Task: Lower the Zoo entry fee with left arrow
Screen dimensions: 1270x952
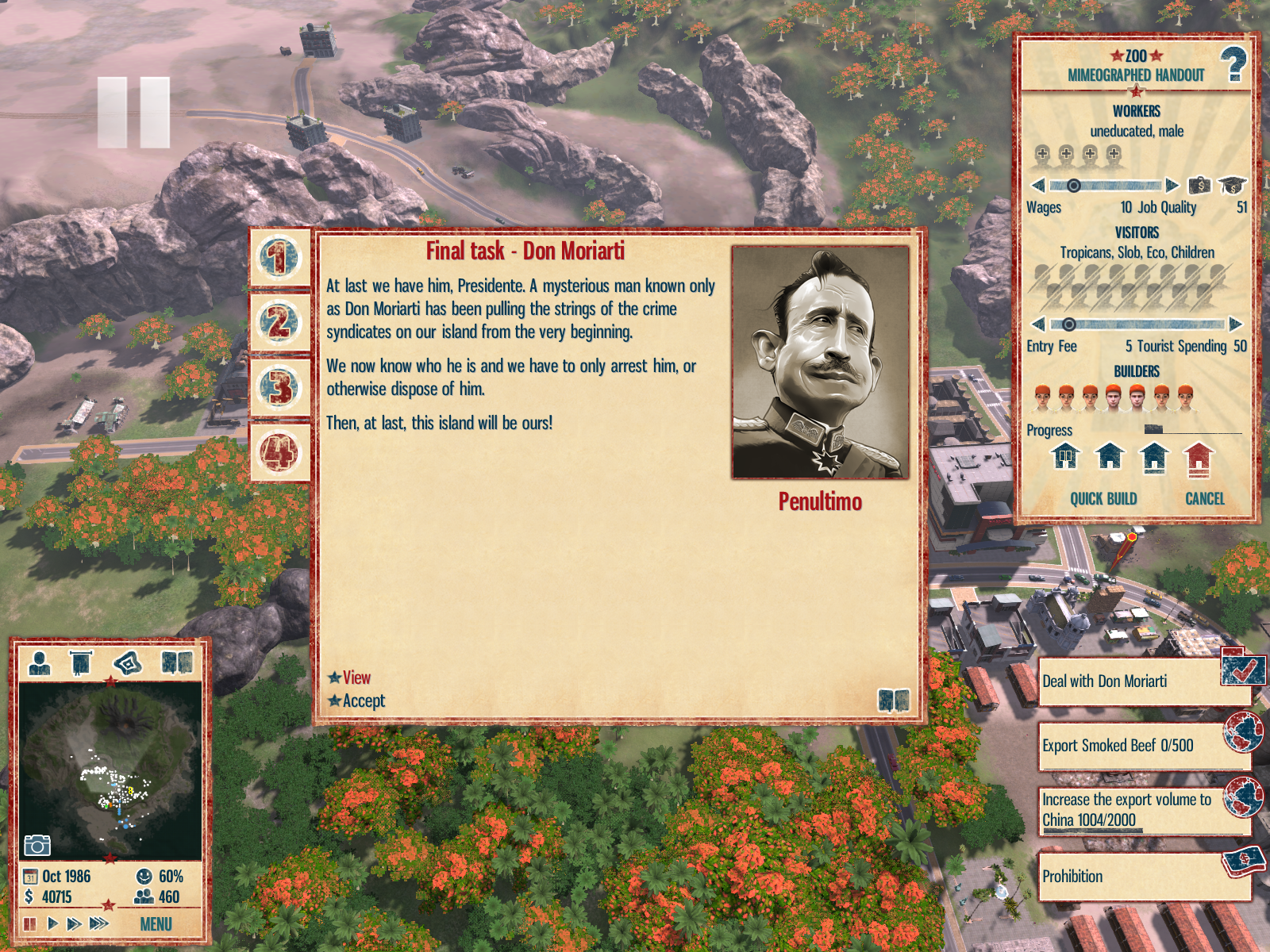Action: click(1038, 324)
